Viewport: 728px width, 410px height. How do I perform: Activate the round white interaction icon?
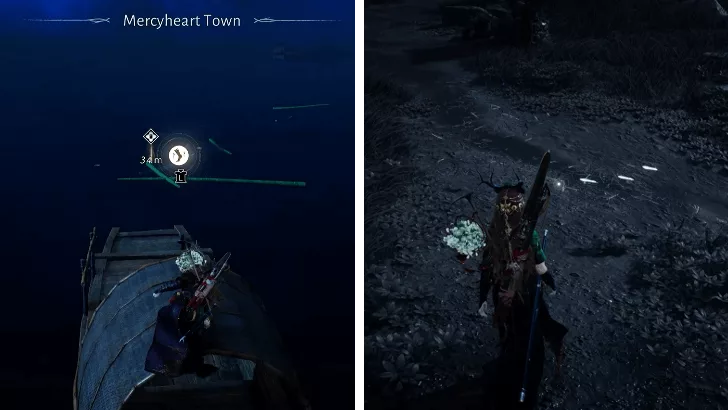(x=179, y=154)
